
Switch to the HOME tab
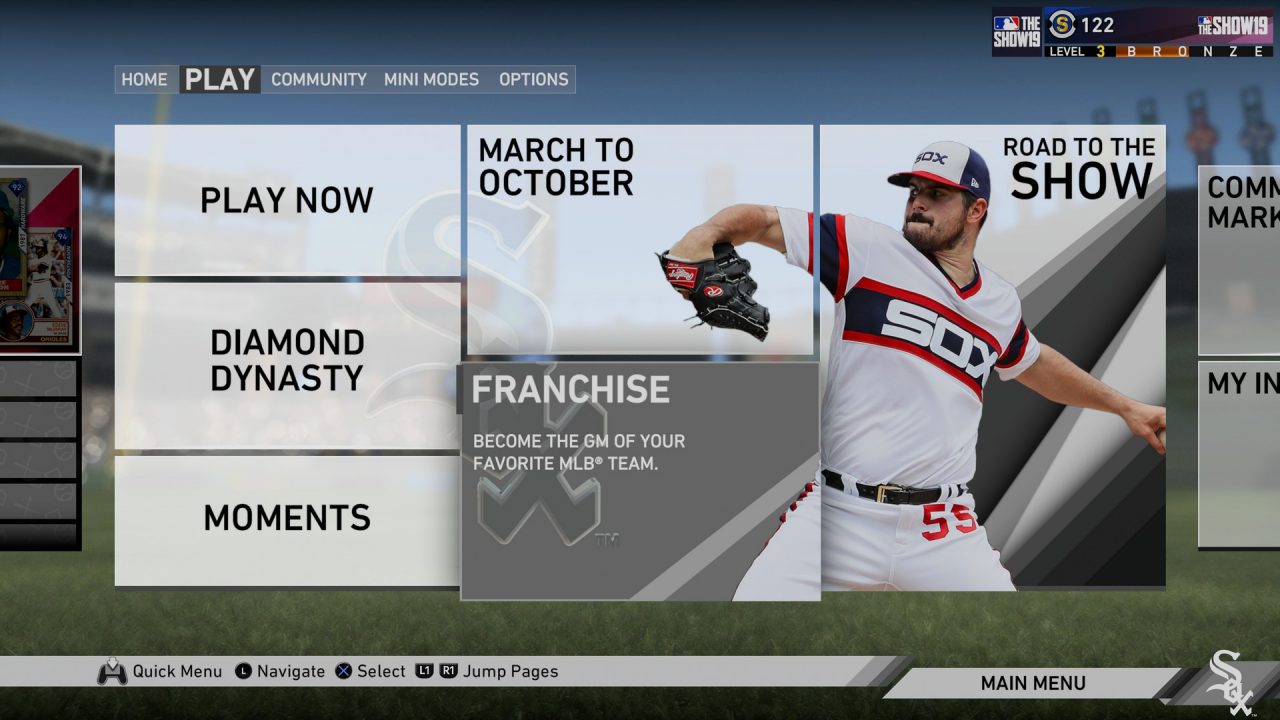coord(144,80)
